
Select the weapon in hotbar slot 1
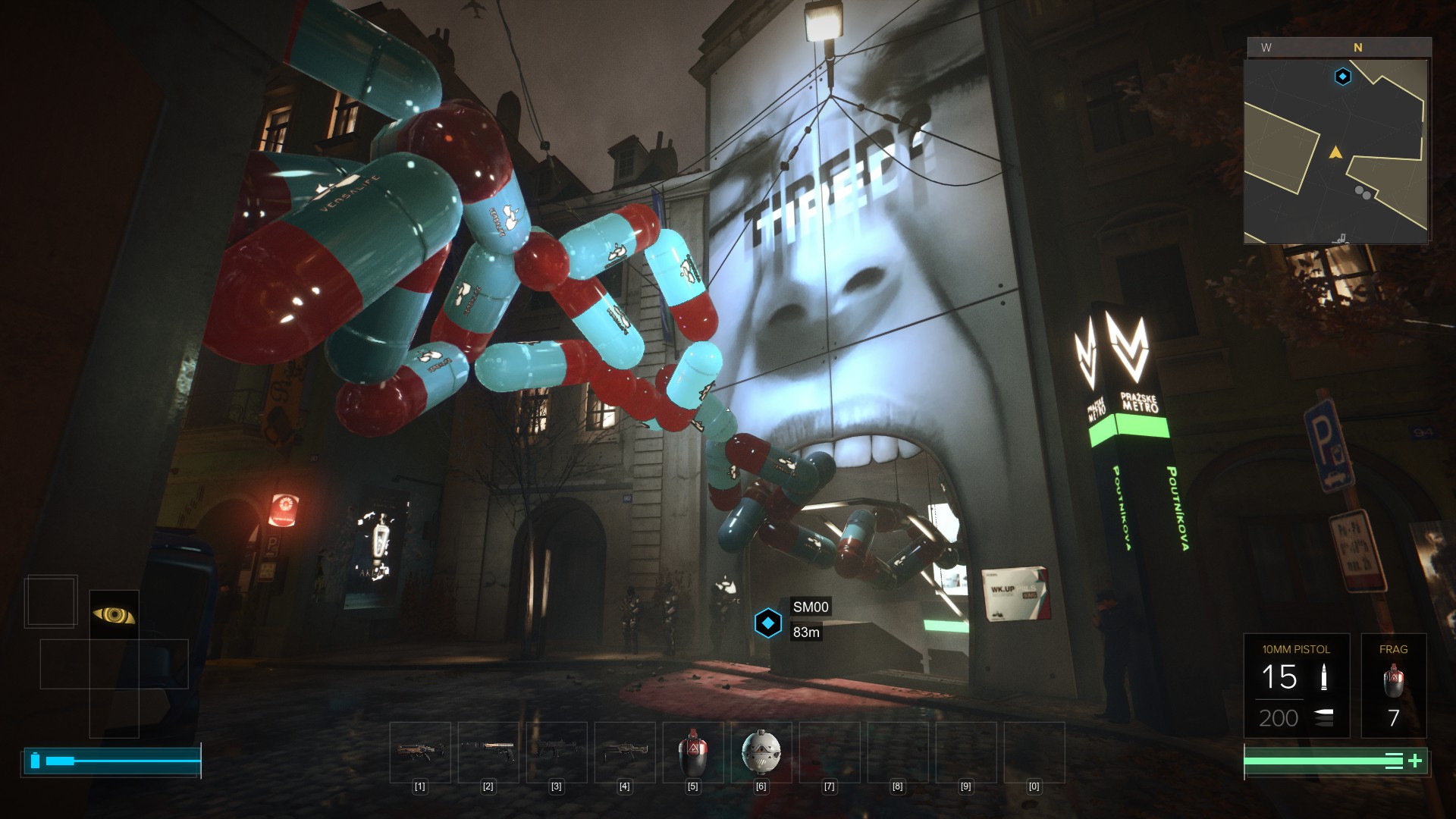(x=420, y=752)
